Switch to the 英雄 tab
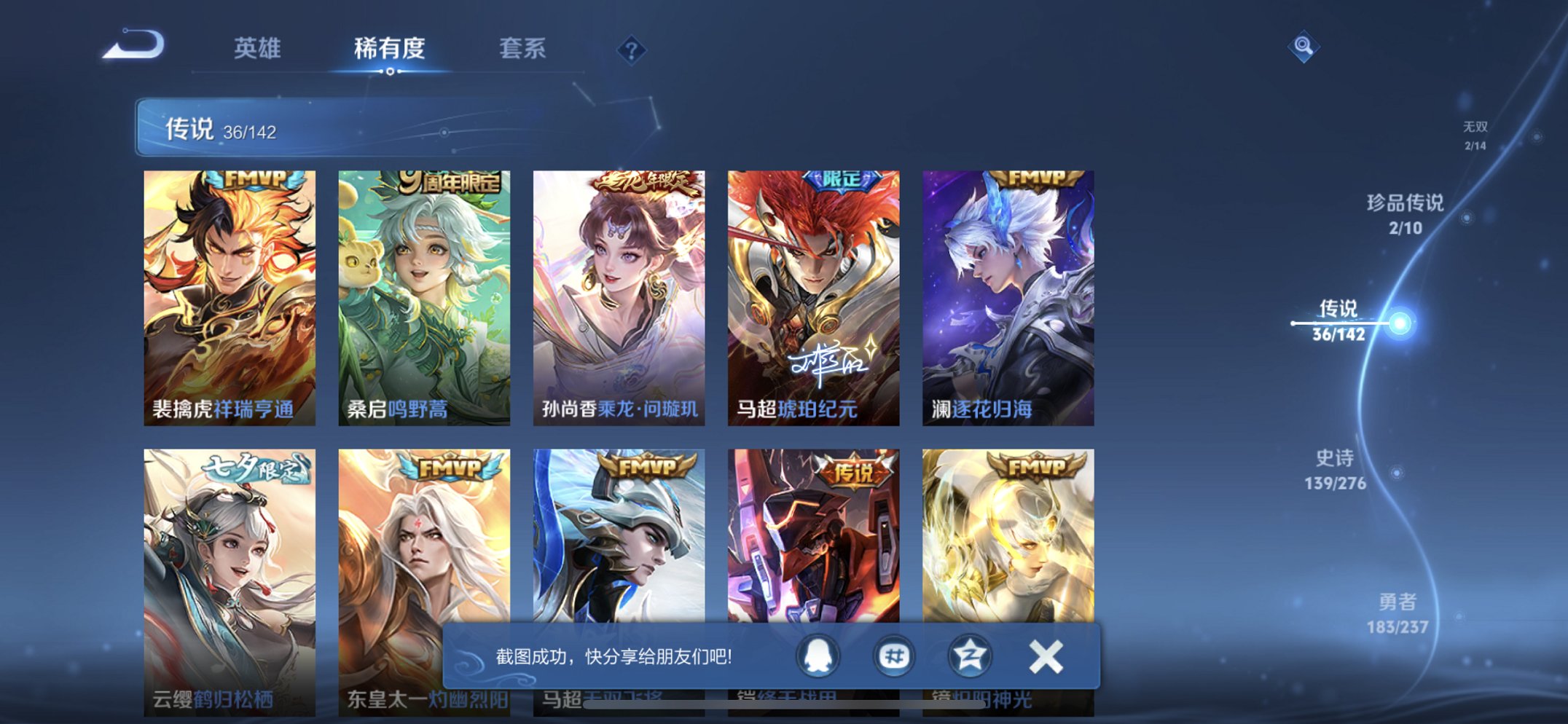 pyautogui.click(x=259, y=50)
